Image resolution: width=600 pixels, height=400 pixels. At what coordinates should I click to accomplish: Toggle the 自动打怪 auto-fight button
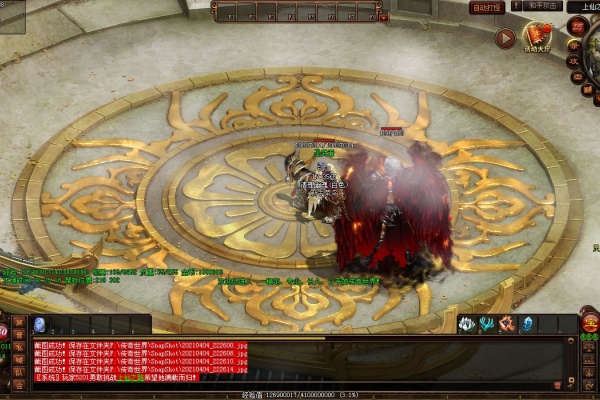click(486, 7)
